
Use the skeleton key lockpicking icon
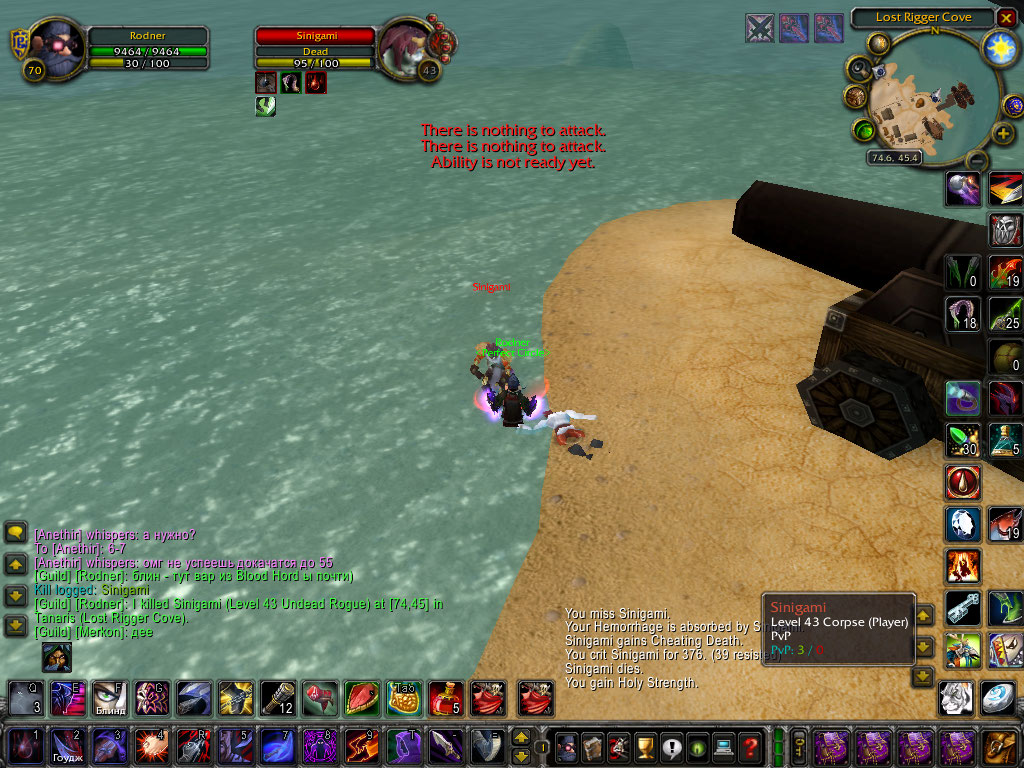(x=962, y=607)
